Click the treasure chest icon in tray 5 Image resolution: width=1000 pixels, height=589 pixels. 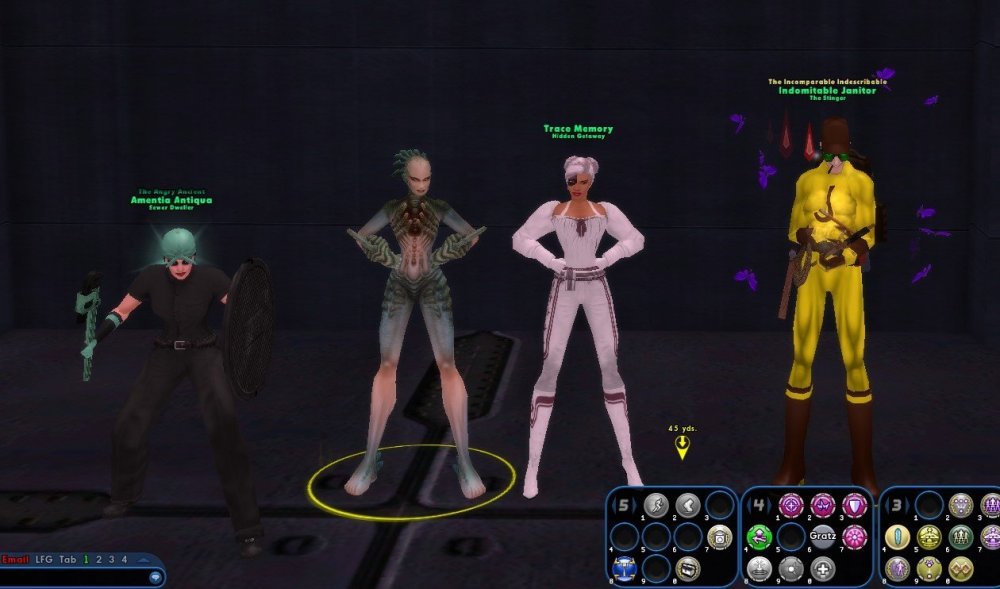687,568
